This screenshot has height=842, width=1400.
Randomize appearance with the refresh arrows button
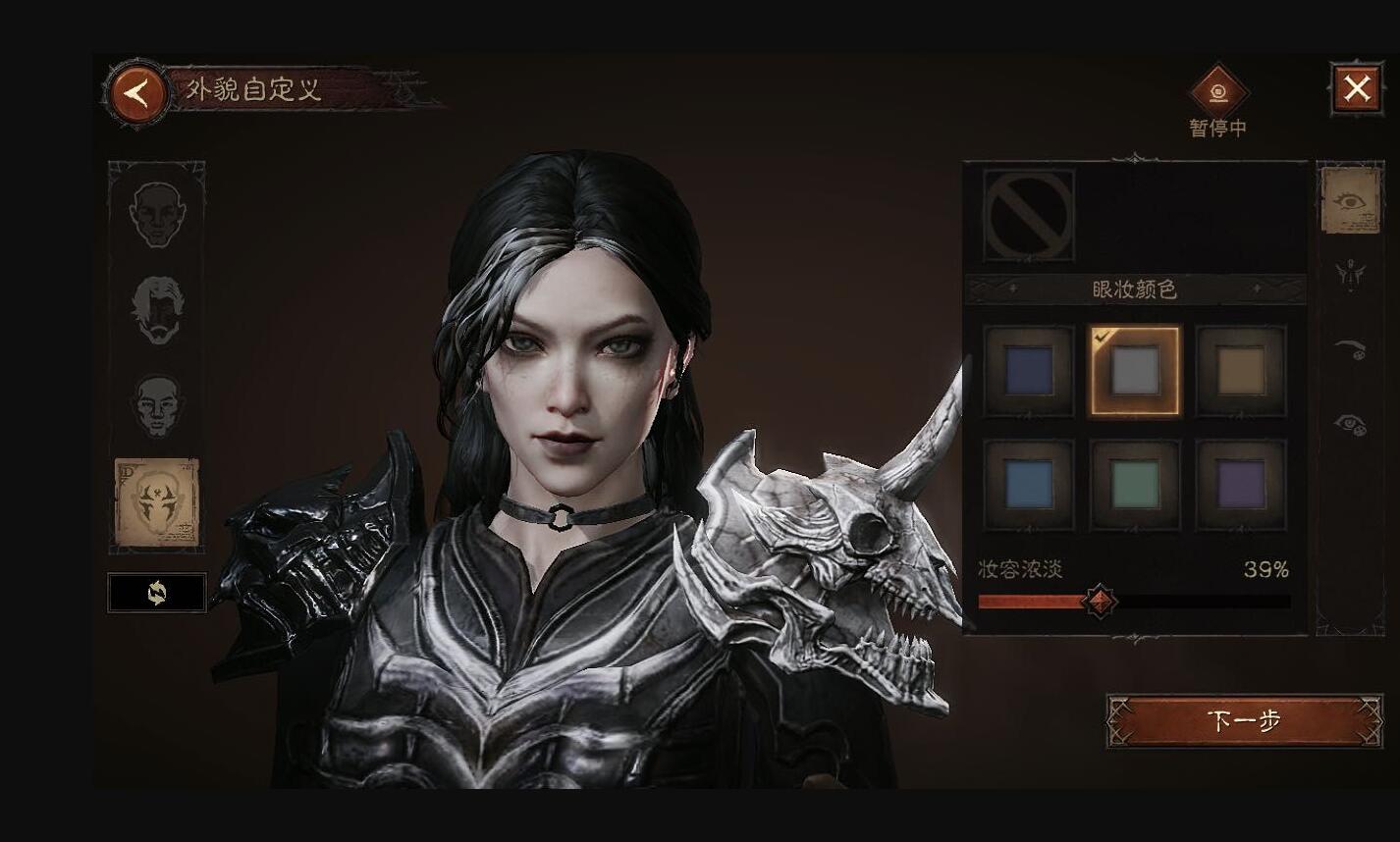(x=157, y=593)
